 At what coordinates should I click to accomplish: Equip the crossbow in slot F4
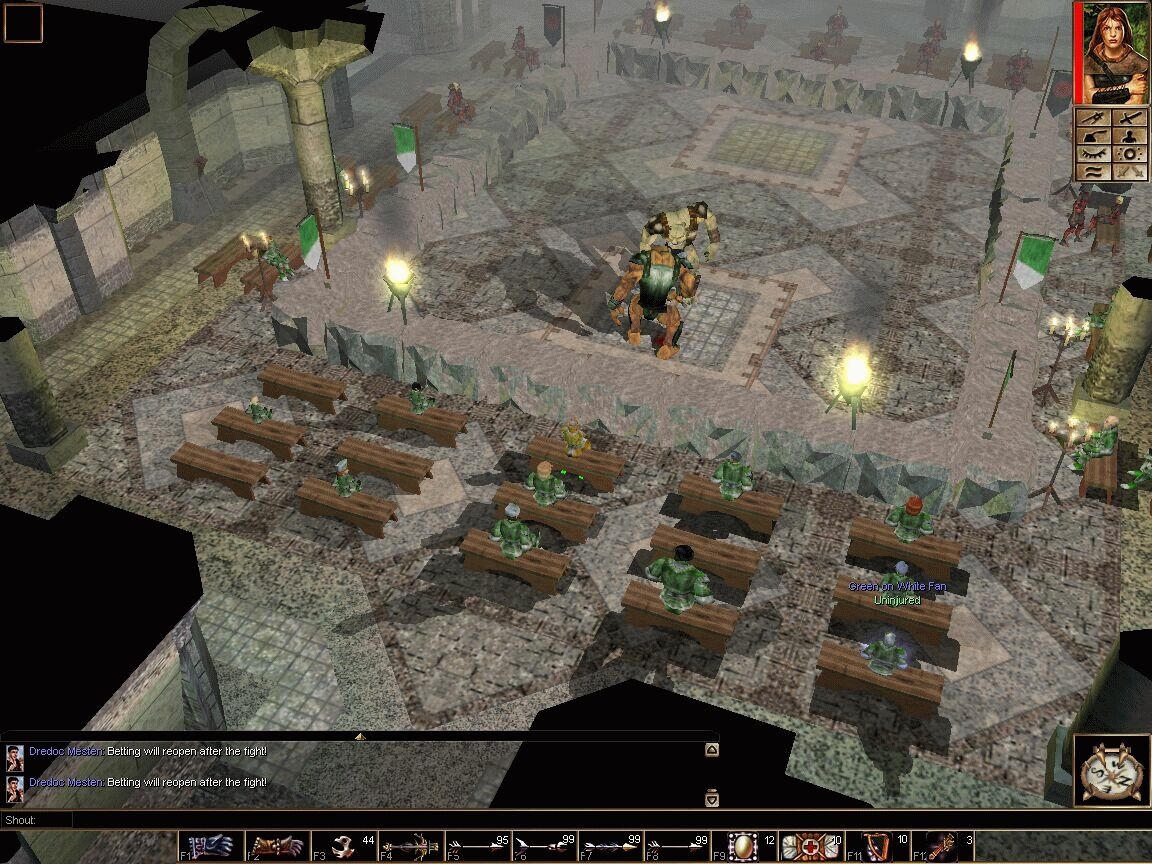coord(410,847)
